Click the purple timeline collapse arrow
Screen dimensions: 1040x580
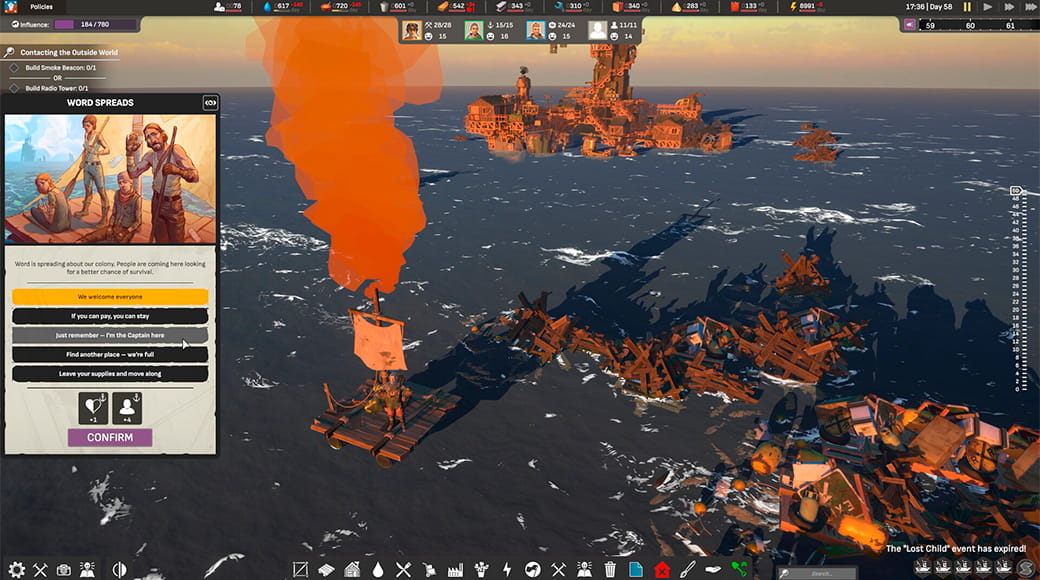point(910,25)
